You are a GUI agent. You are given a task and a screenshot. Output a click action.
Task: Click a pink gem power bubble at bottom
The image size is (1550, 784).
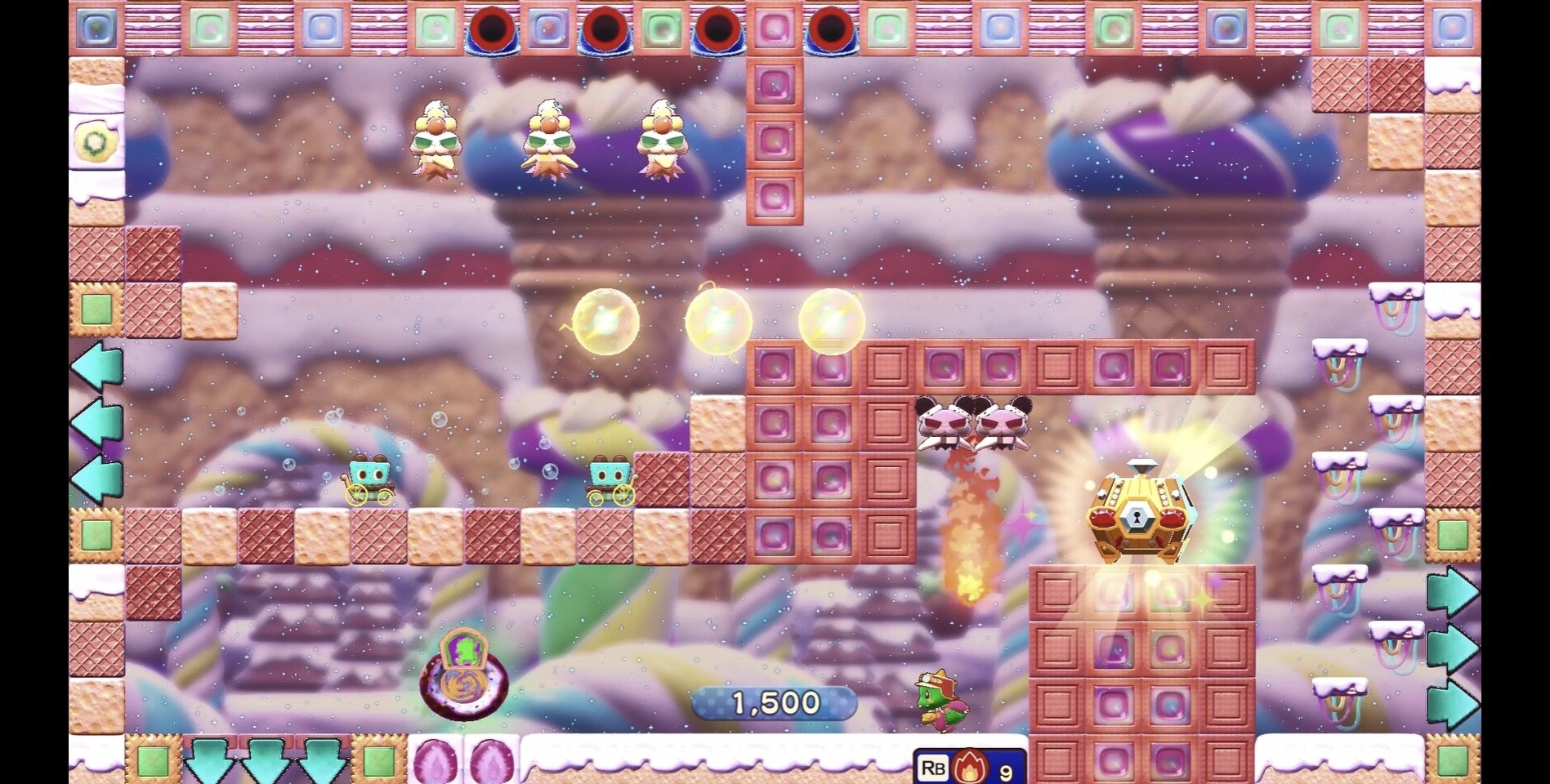coord(433,759)
